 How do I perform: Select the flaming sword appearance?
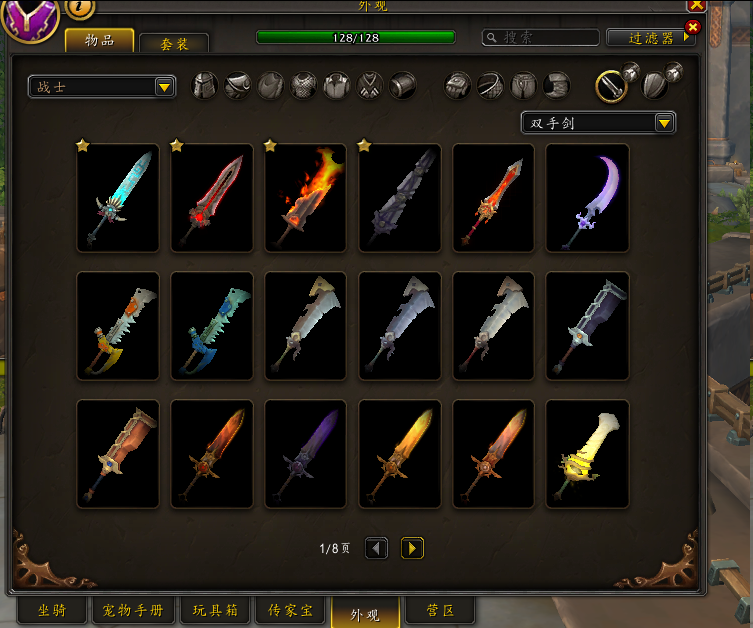click(306, 197)
